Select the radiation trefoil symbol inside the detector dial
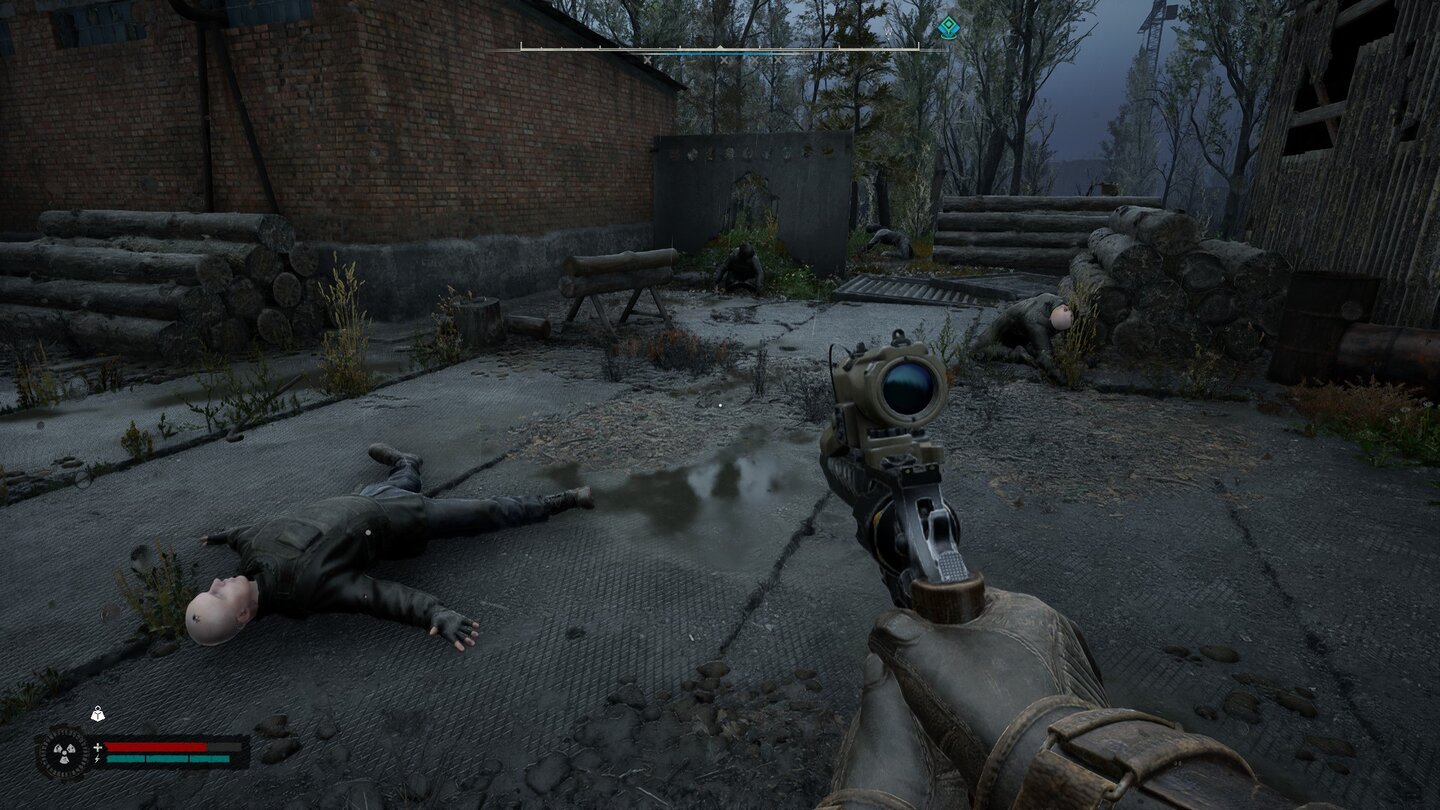1440x810 pixels. coord(64,752)
